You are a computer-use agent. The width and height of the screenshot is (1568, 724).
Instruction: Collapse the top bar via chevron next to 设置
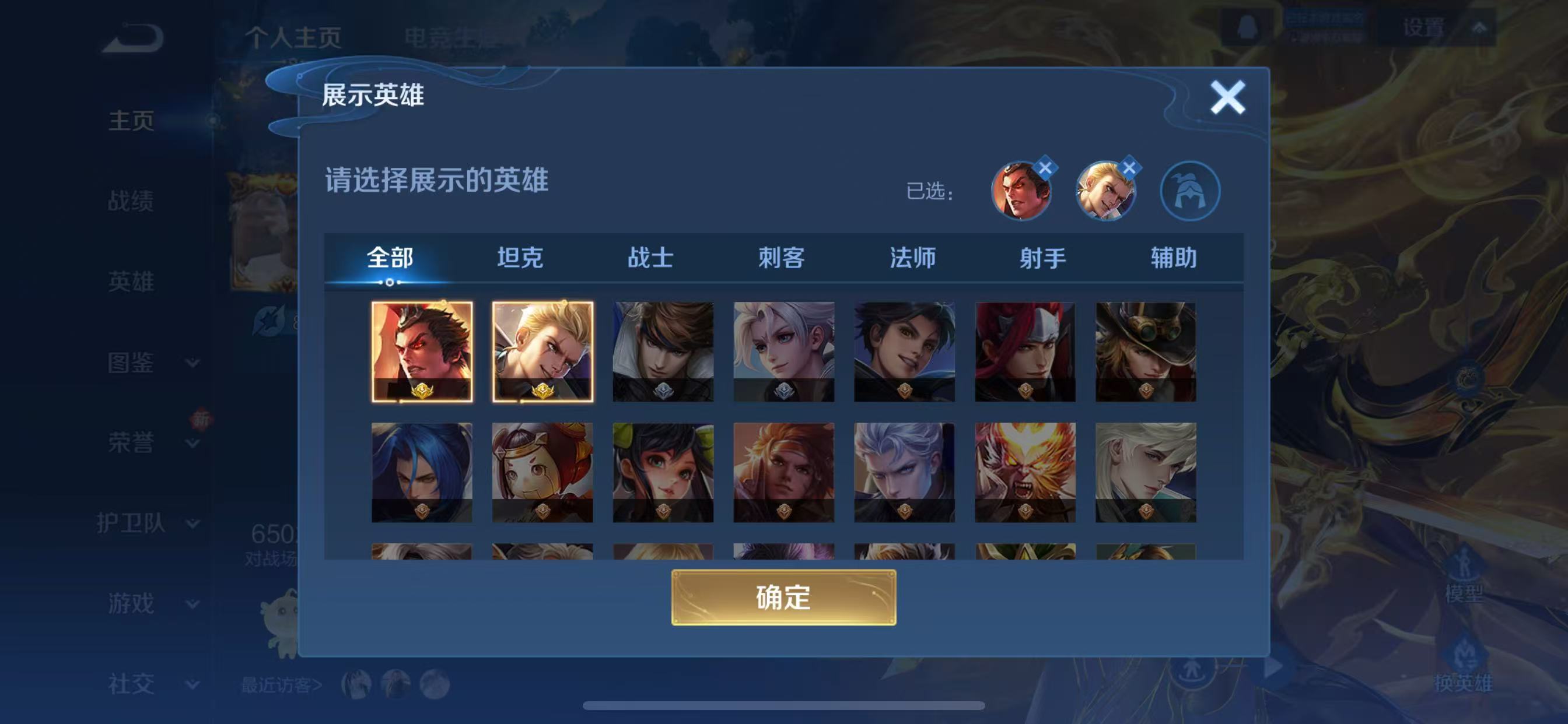point(1479,27)
